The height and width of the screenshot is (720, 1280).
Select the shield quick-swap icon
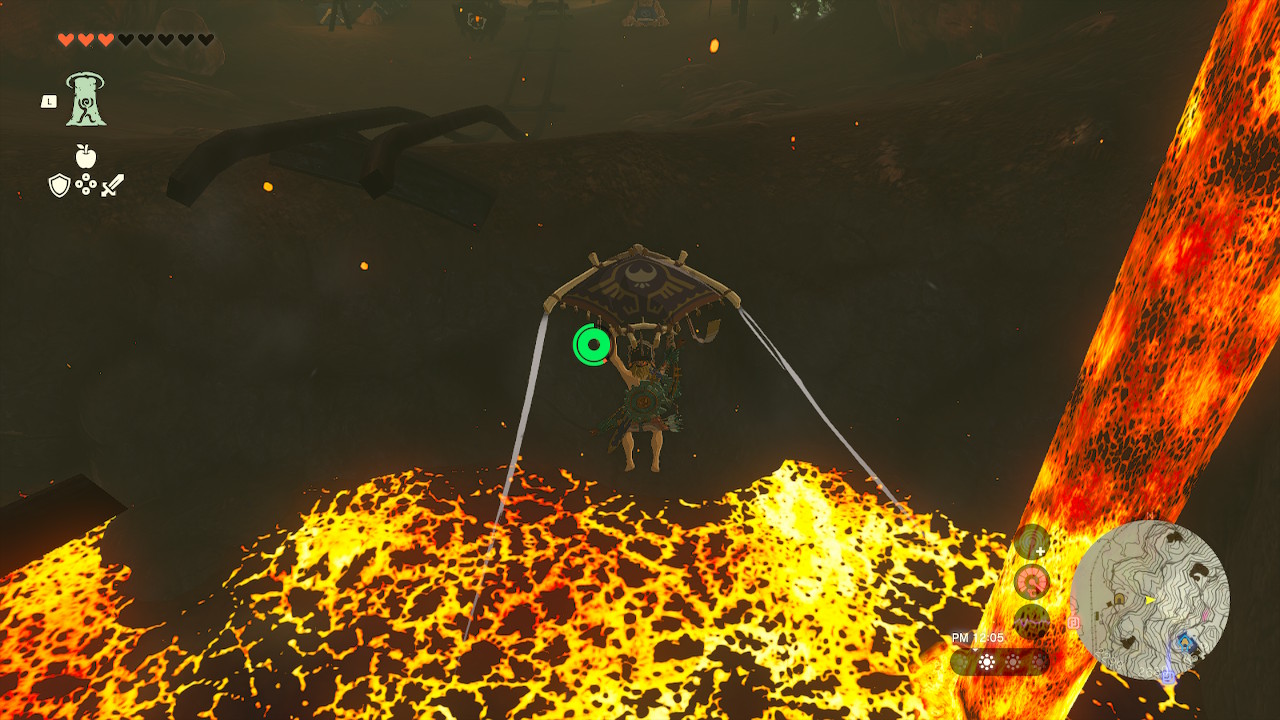click(59, 185)
